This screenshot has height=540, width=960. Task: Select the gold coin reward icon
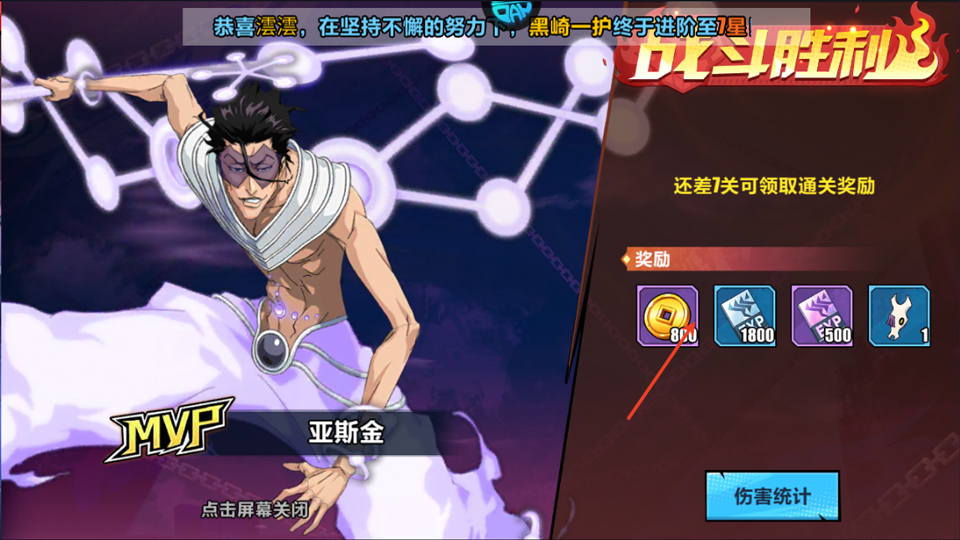(x=667, y=316)
